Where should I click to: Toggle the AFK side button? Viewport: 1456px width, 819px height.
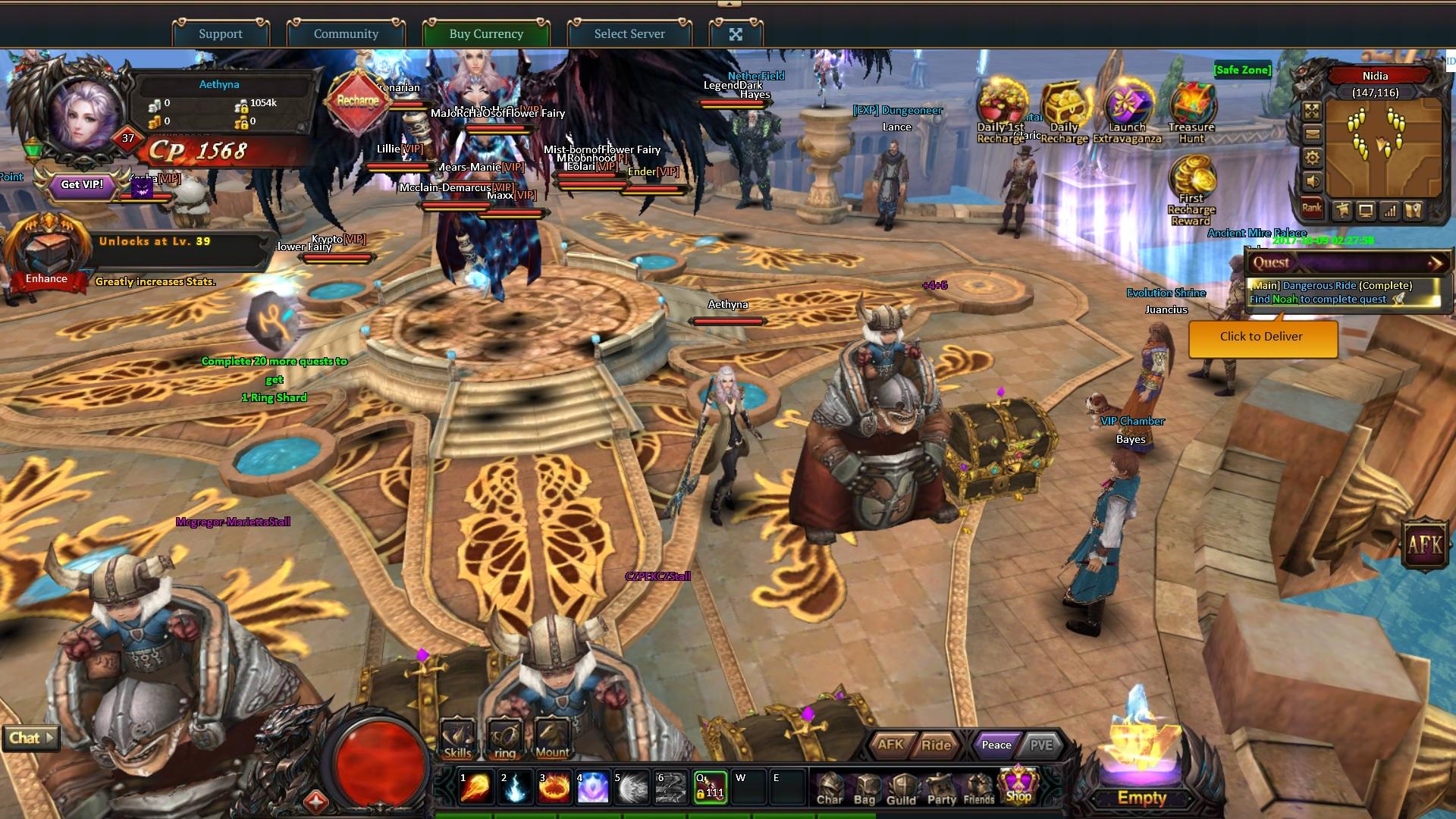1425,543
